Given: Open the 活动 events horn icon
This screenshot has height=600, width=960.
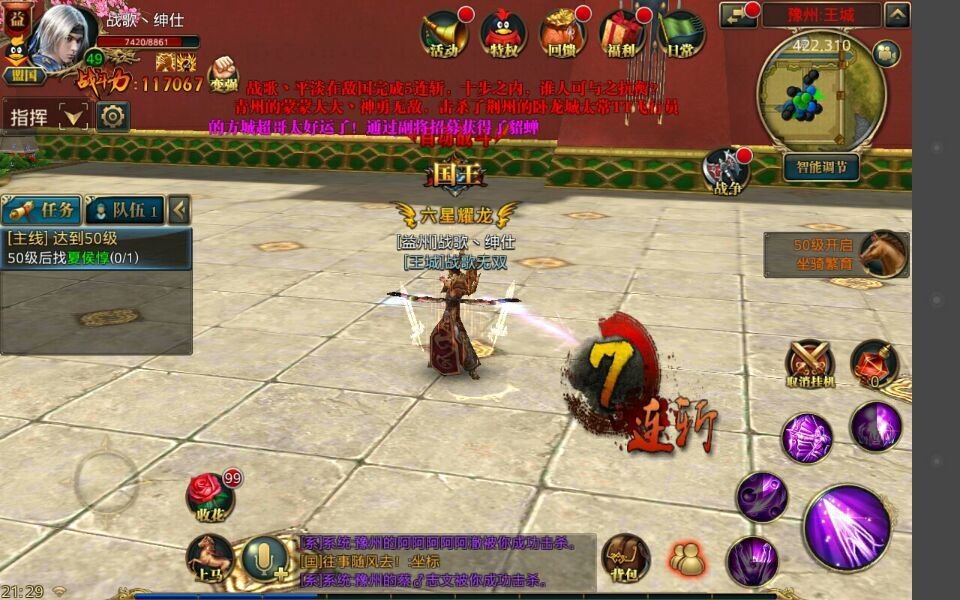Looking at the screenshot, I should (x=444, y=33).
